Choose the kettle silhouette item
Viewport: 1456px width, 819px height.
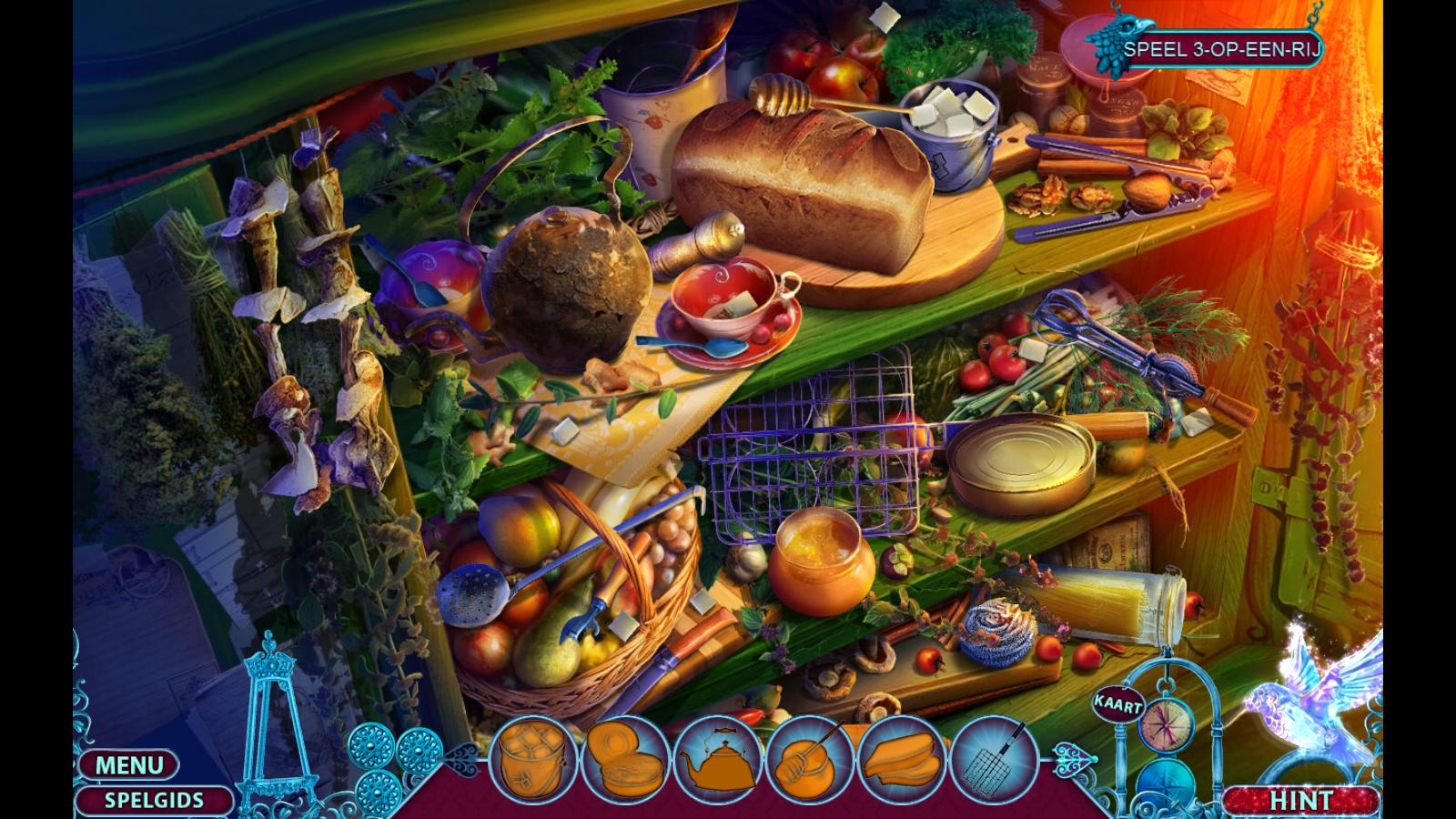[x=716, y=761]
